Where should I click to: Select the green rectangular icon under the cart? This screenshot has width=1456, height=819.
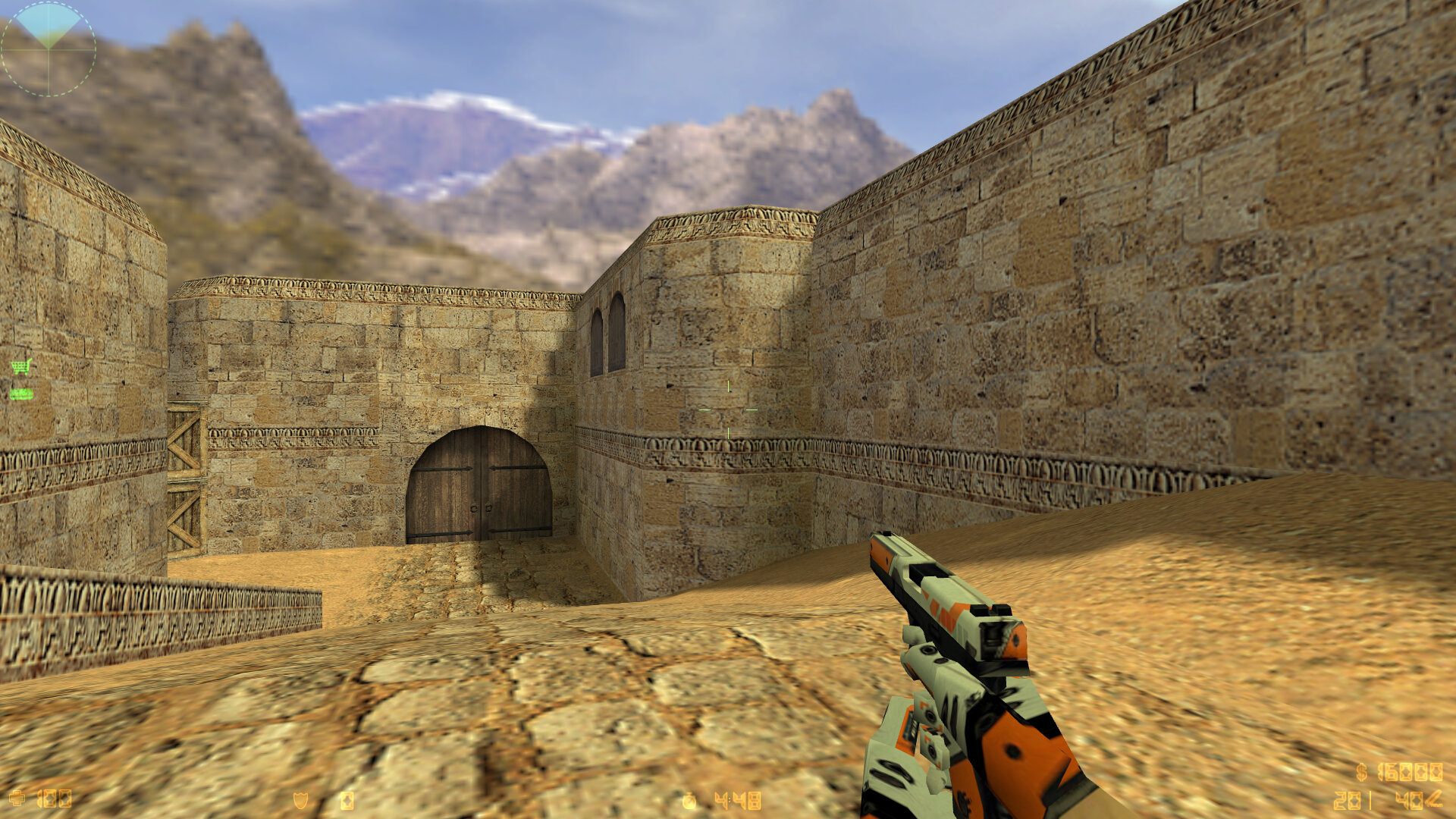coord(21,394)
